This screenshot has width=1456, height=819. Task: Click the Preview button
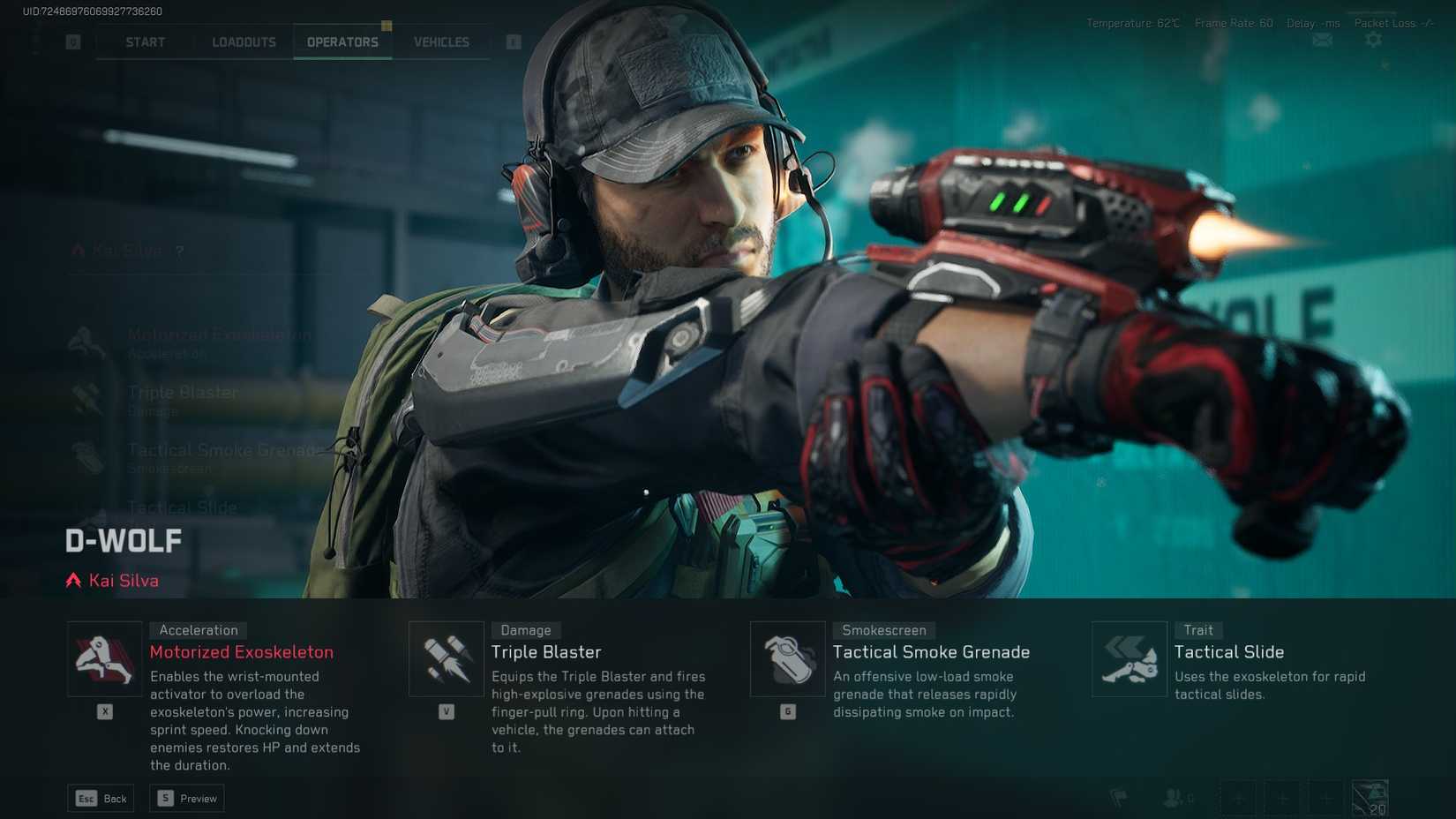coord(186,798)
